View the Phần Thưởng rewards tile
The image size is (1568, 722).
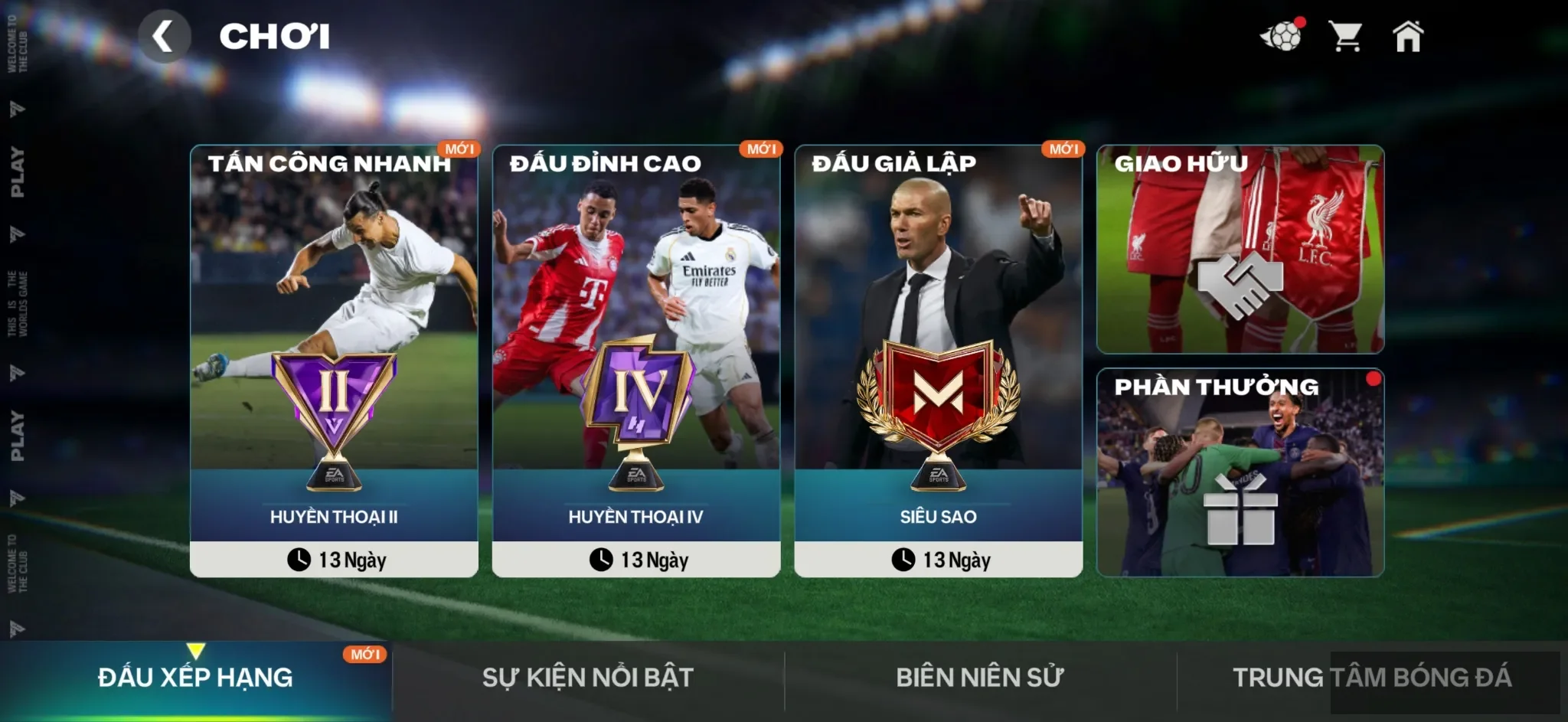coord(1240,472)
